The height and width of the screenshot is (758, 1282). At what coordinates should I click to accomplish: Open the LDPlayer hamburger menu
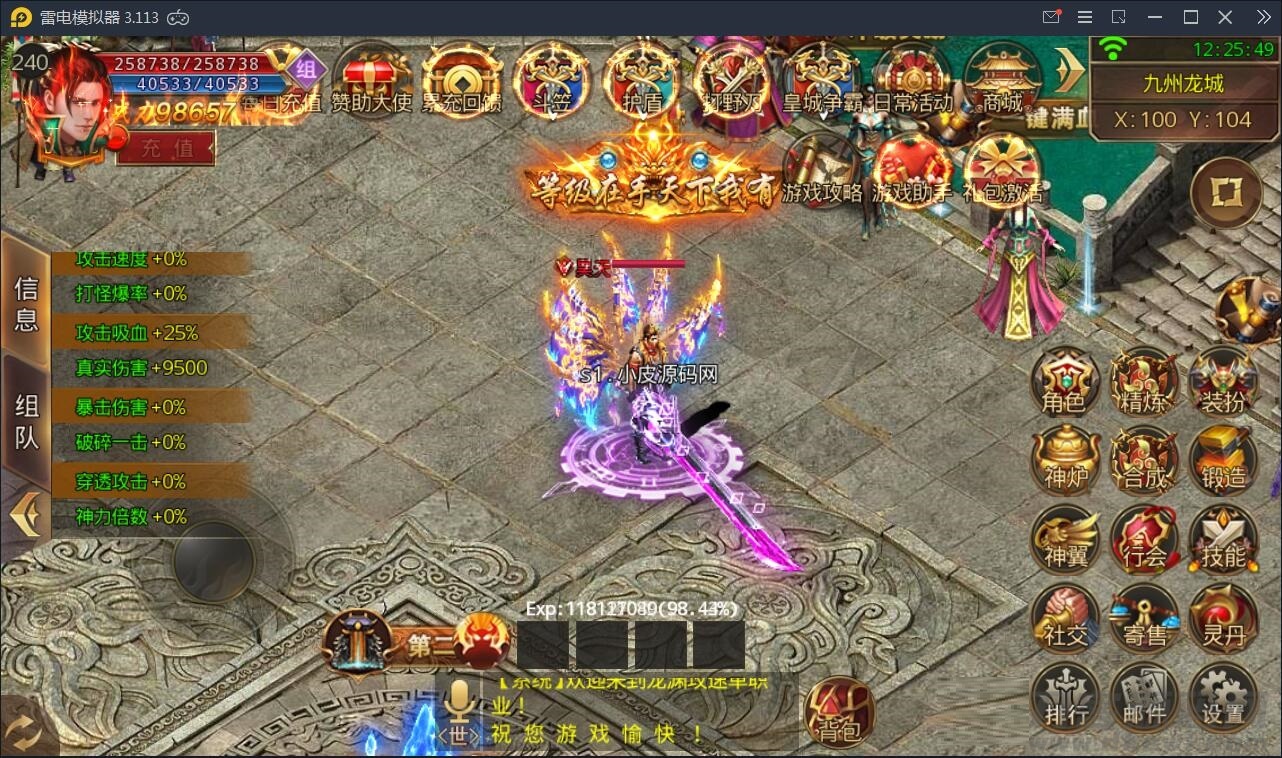pyautogui.click(x=1084, y=17)
